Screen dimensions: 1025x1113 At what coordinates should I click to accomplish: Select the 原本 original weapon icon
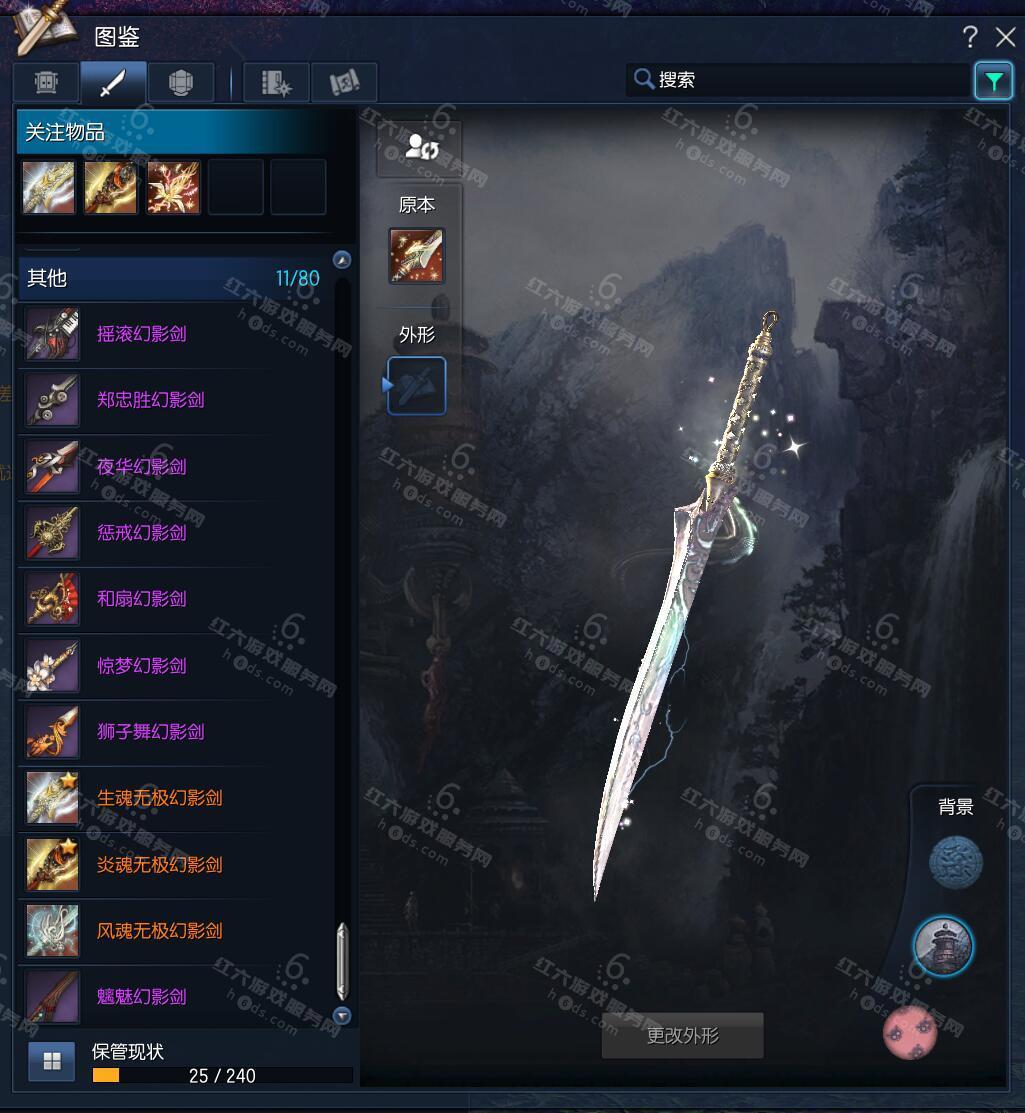(417, 255)
